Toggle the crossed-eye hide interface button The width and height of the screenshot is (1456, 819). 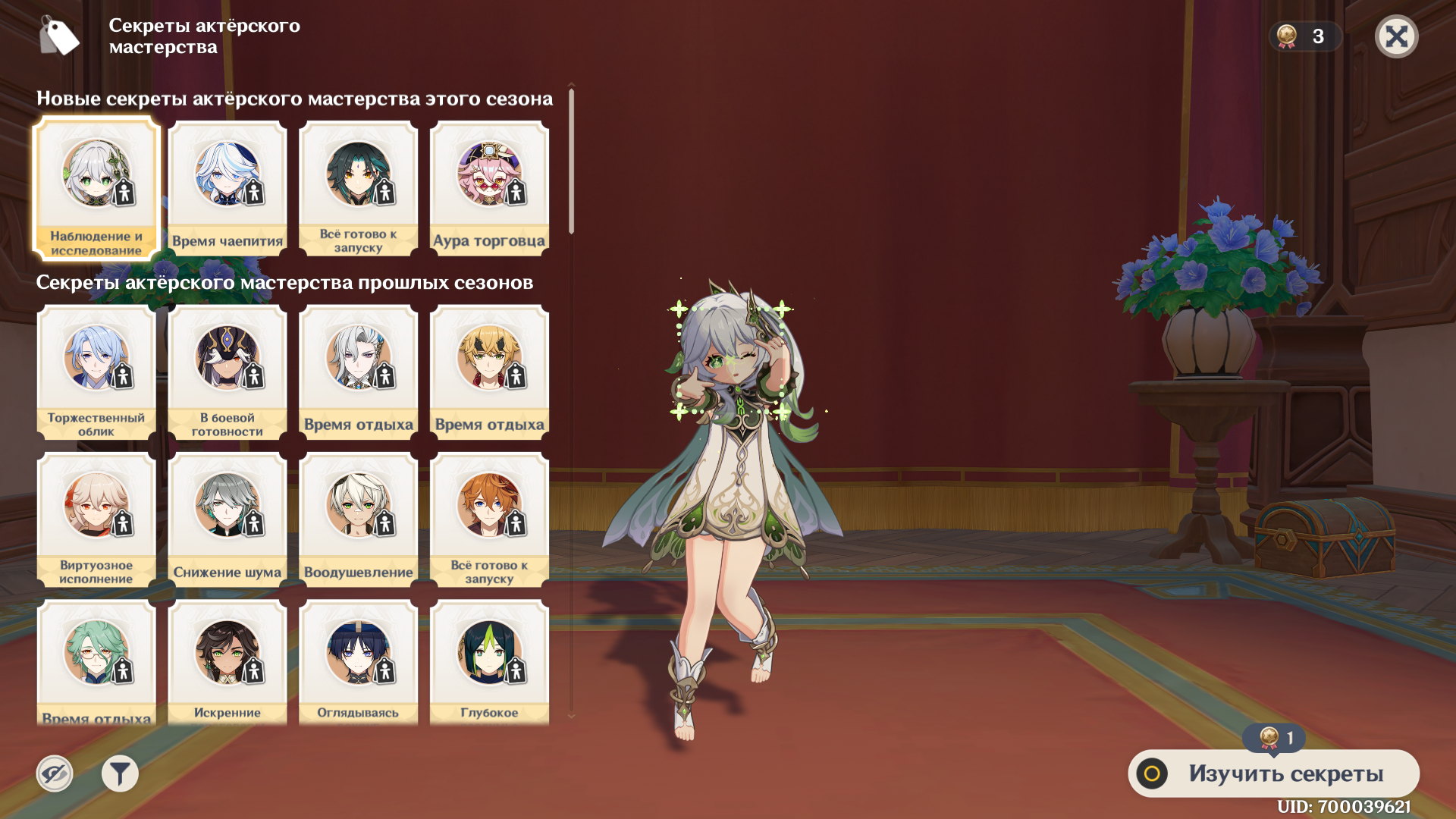pyautogui.click(x=55, y=773)
